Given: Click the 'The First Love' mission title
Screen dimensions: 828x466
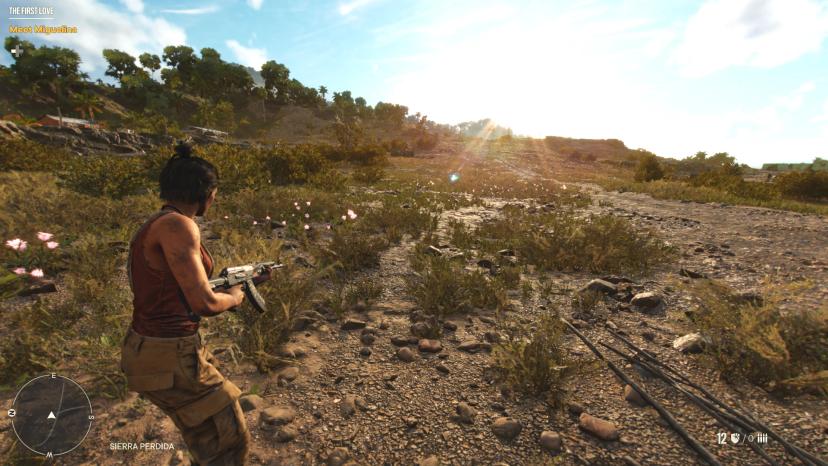Looking at the screenshot, I should [31, 12].
